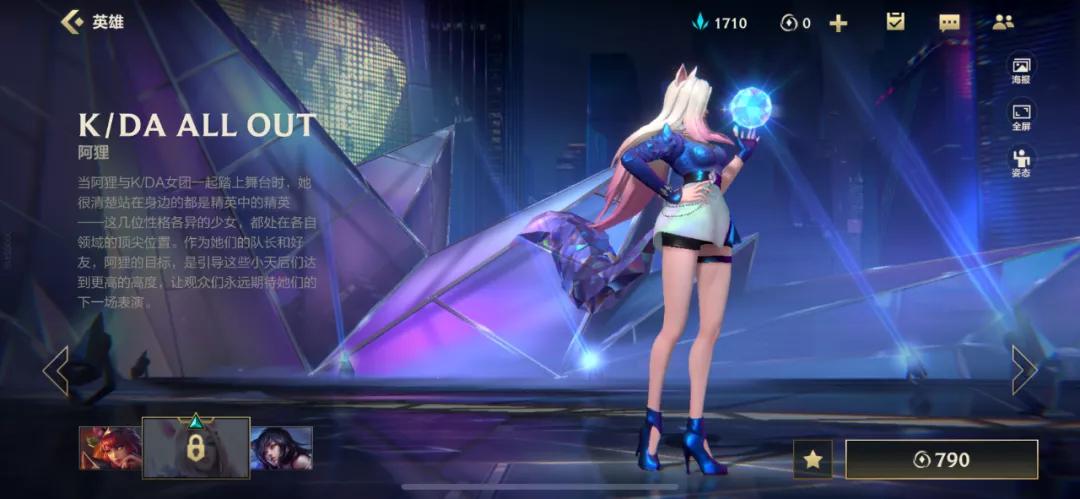Open the chat speech bubble icon

click(x=949, y=22)
